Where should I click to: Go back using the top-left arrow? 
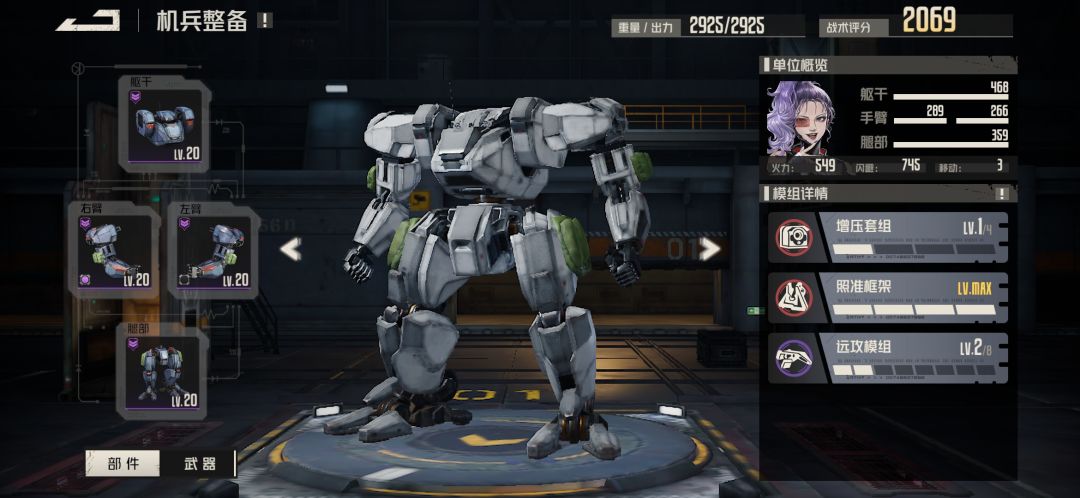[x=88, y=21]
